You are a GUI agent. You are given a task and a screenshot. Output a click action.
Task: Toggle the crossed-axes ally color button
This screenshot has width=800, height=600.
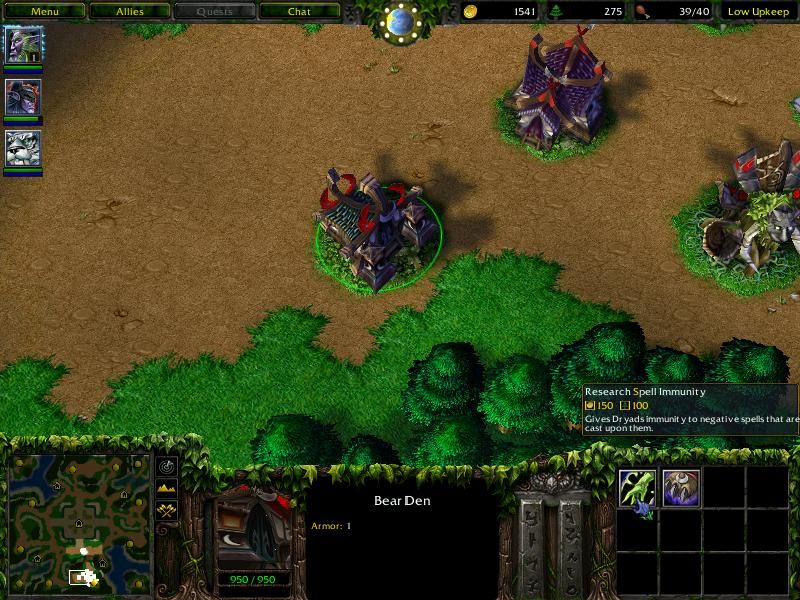167,510
